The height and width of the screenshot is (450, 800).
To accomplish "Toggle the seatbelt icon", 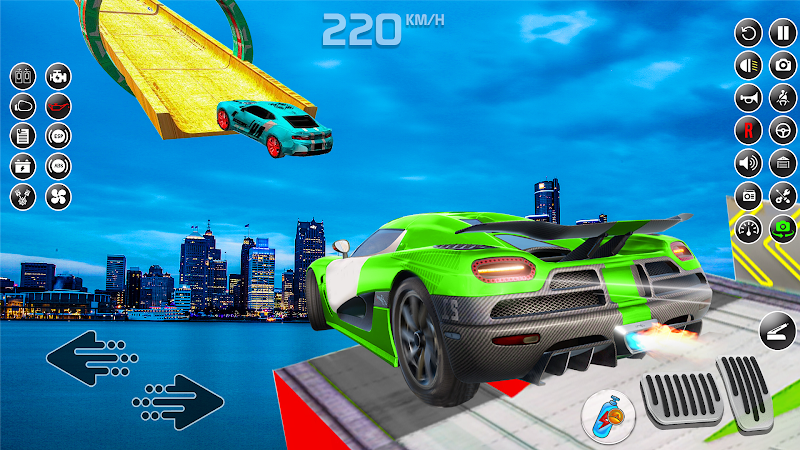I will [x=781, y=98].
